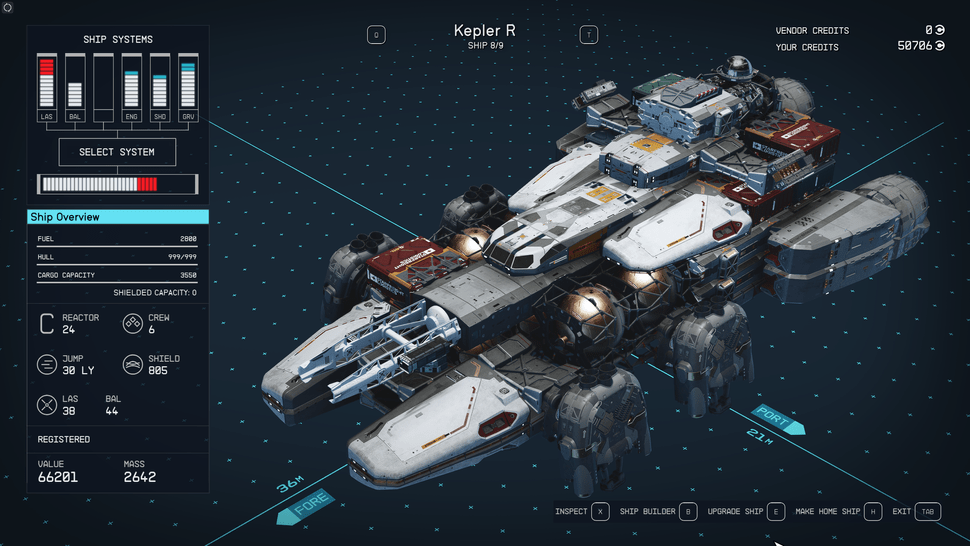The height and width of the screenshot is (546, 970).
Task: Click the Select System button
Action: point(117,152)
